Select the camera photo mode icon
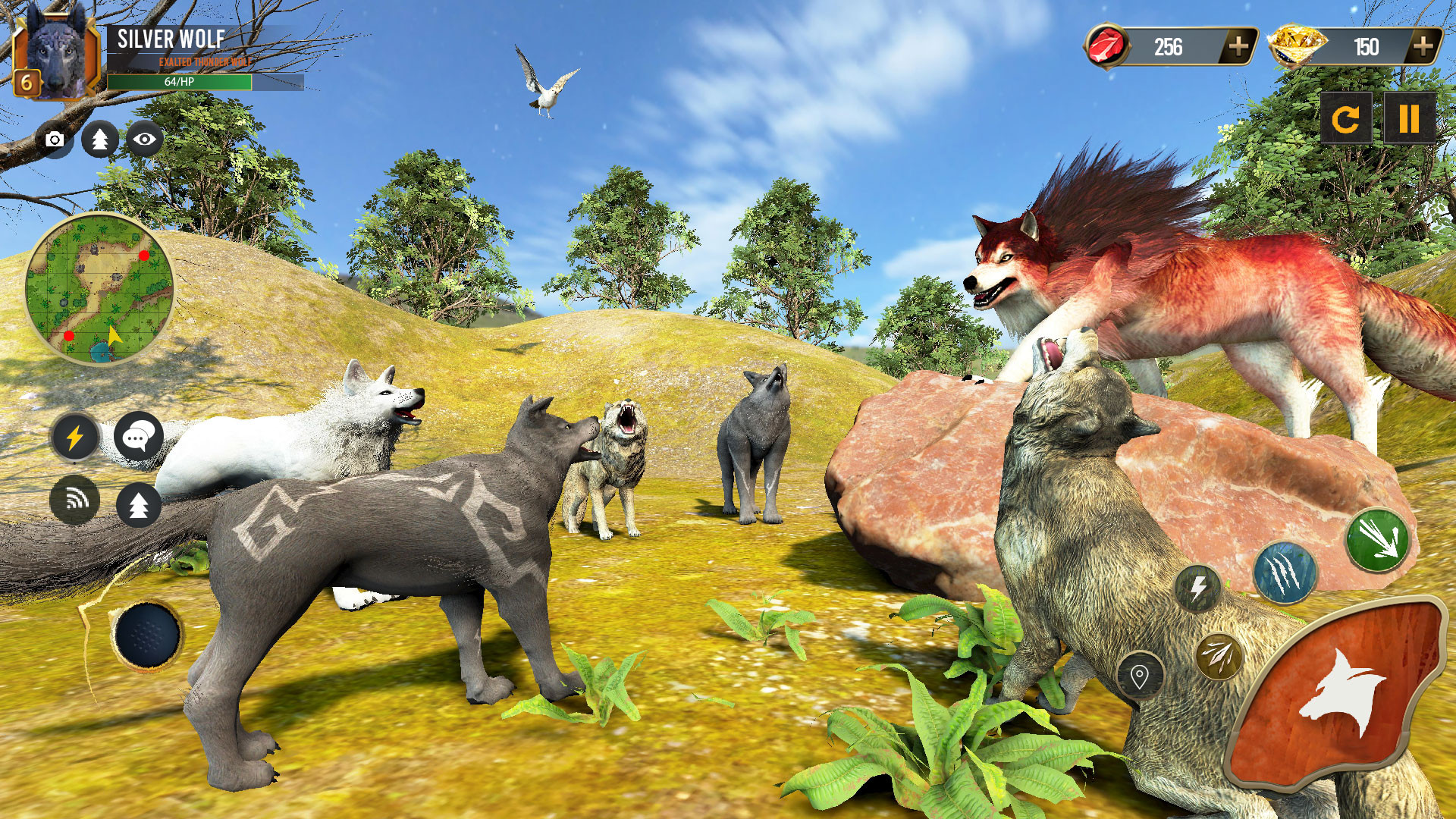 tap(53, 140)
